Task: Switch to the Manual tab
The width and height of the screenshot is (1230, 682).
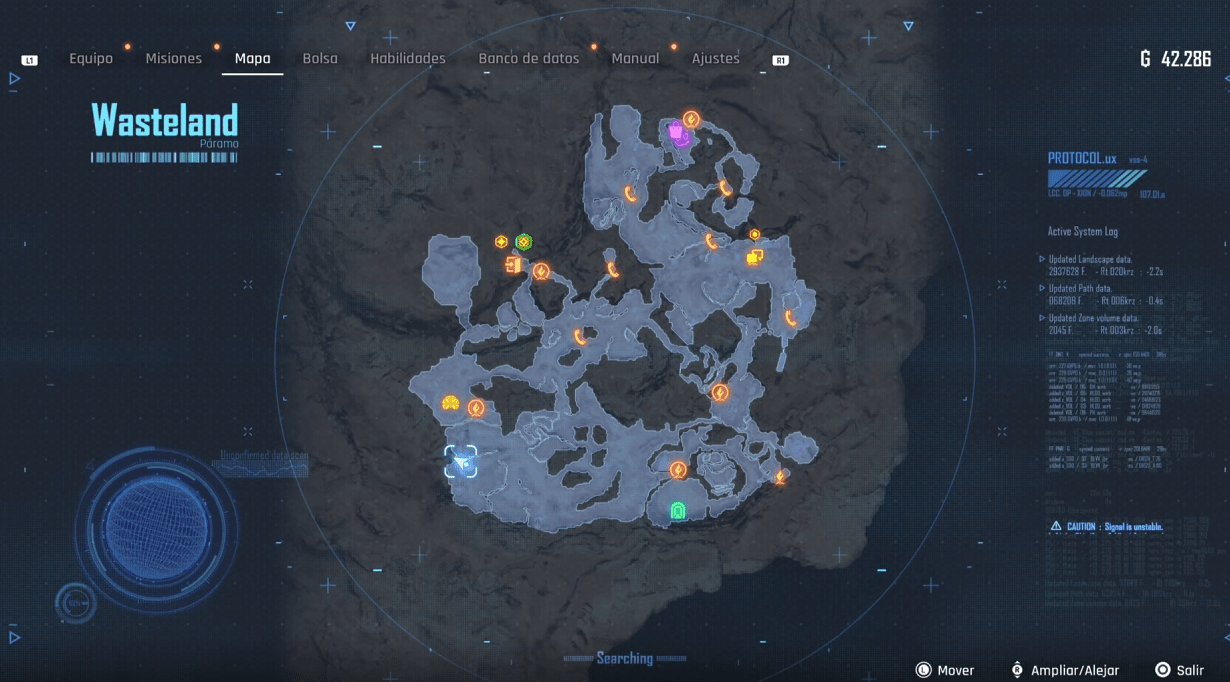Action: pos(635,59)
